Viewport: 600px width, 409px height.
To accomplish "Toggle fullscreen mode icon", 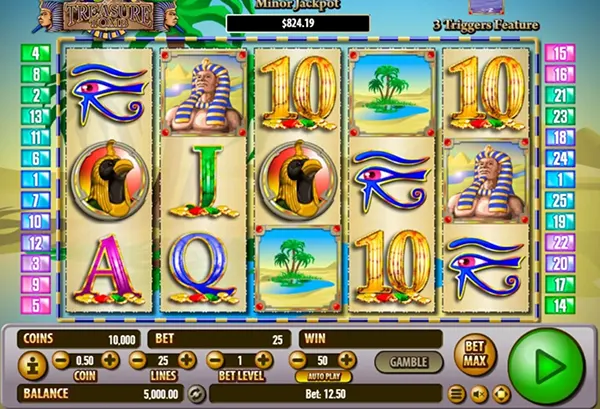I will 497,393.
